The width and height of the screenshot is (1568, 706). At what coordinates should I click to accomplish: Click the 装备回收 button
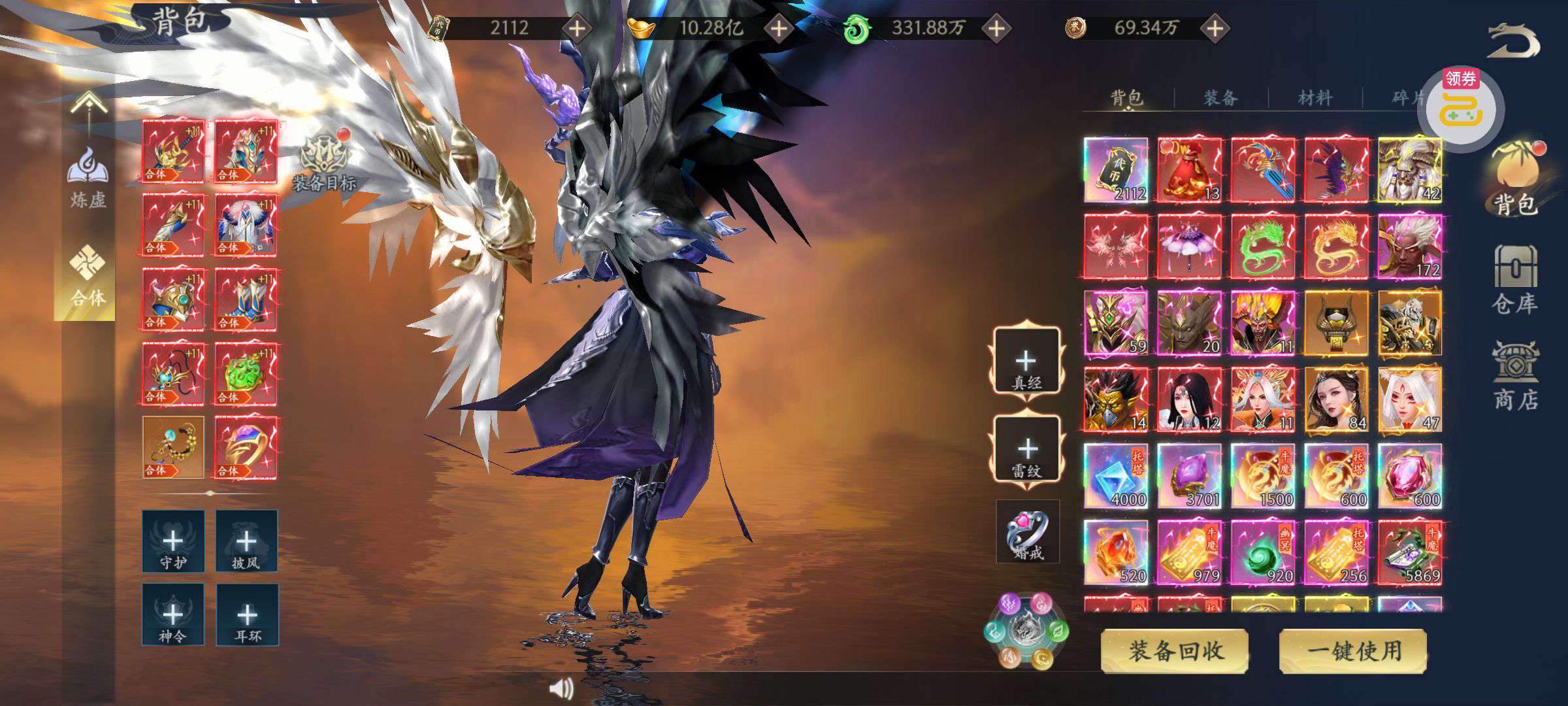[x=1175, y=650]
